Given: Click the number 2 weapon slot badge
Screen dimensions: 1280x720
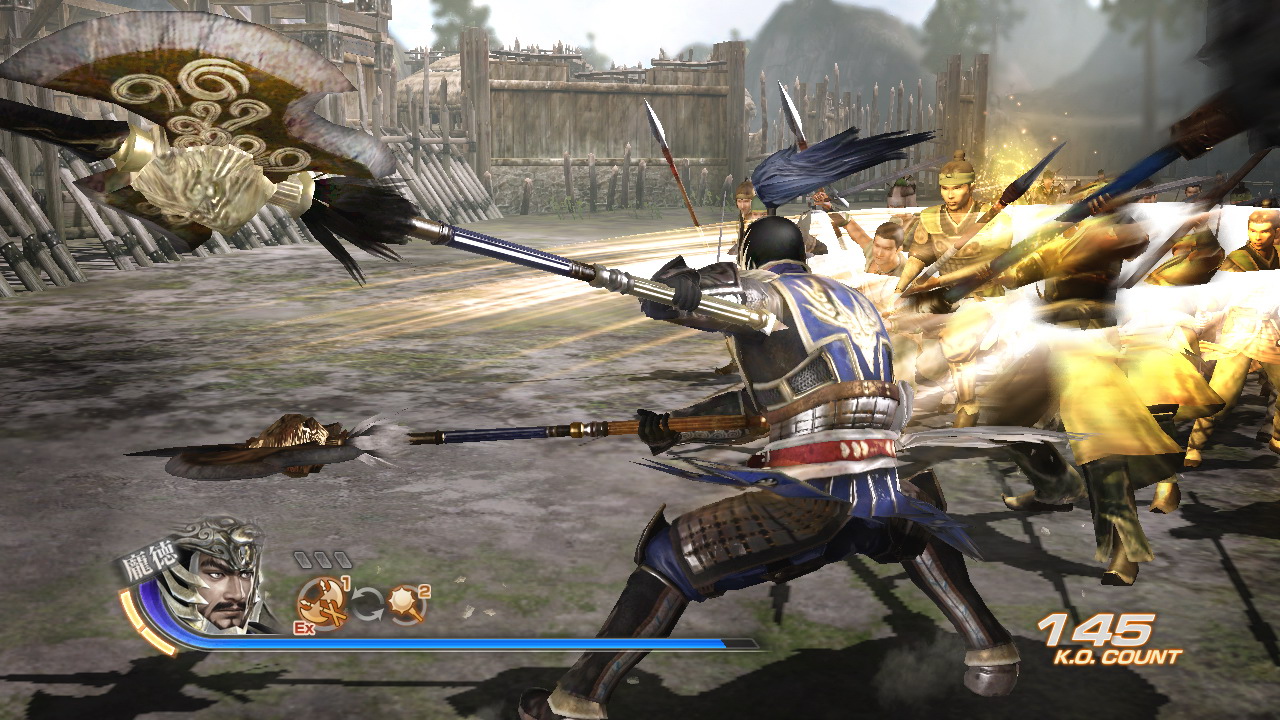Looking at the screenshot, I should 424,592.
